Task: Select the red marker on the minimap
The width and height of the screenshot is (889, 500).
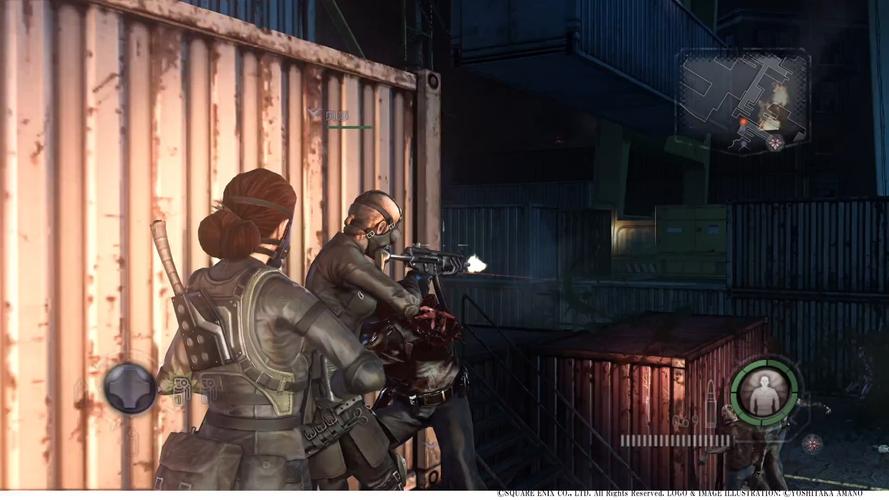Action: pos(742,122)
